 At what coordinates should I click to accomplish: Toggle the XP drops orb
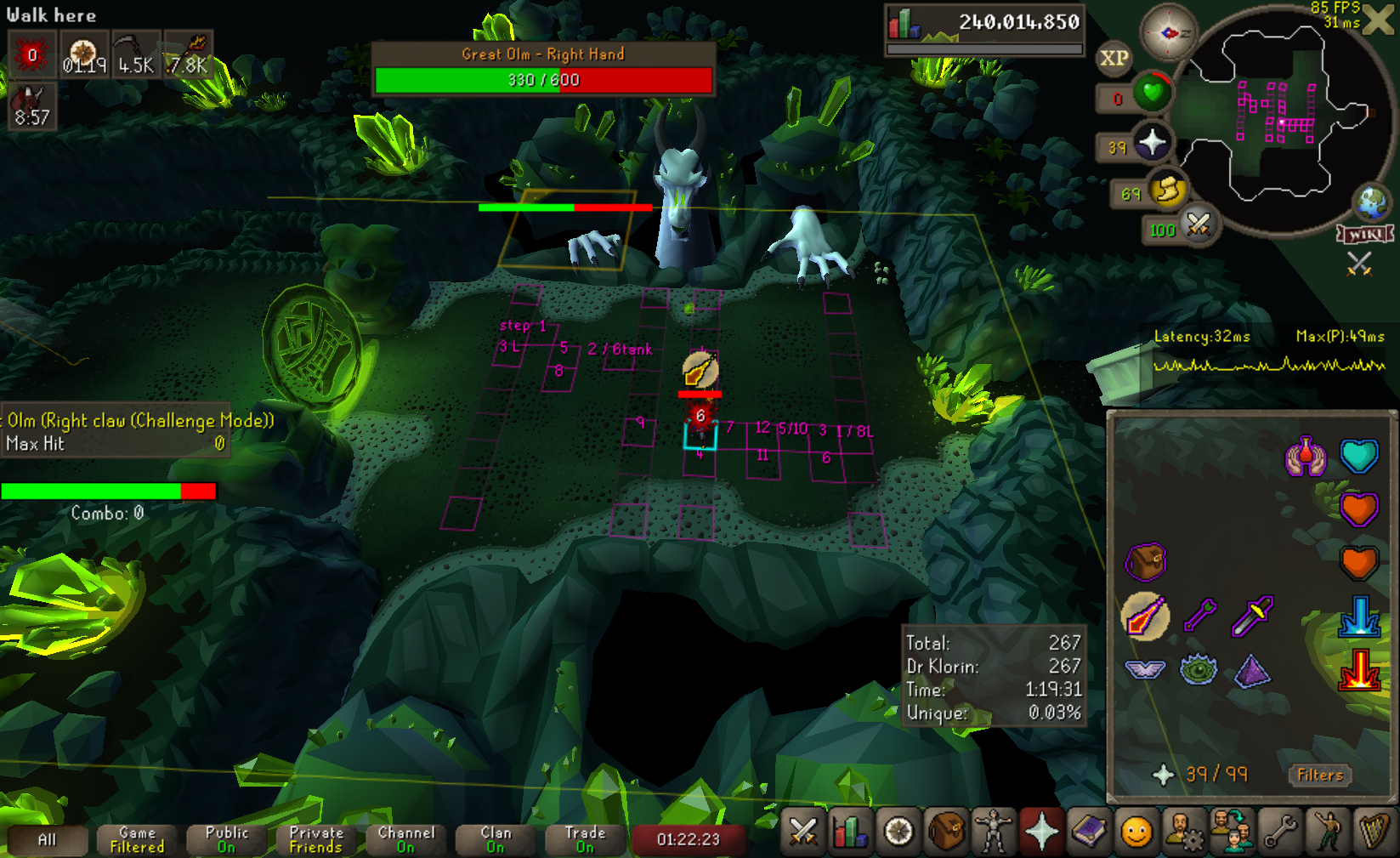tap(1114, 59)
